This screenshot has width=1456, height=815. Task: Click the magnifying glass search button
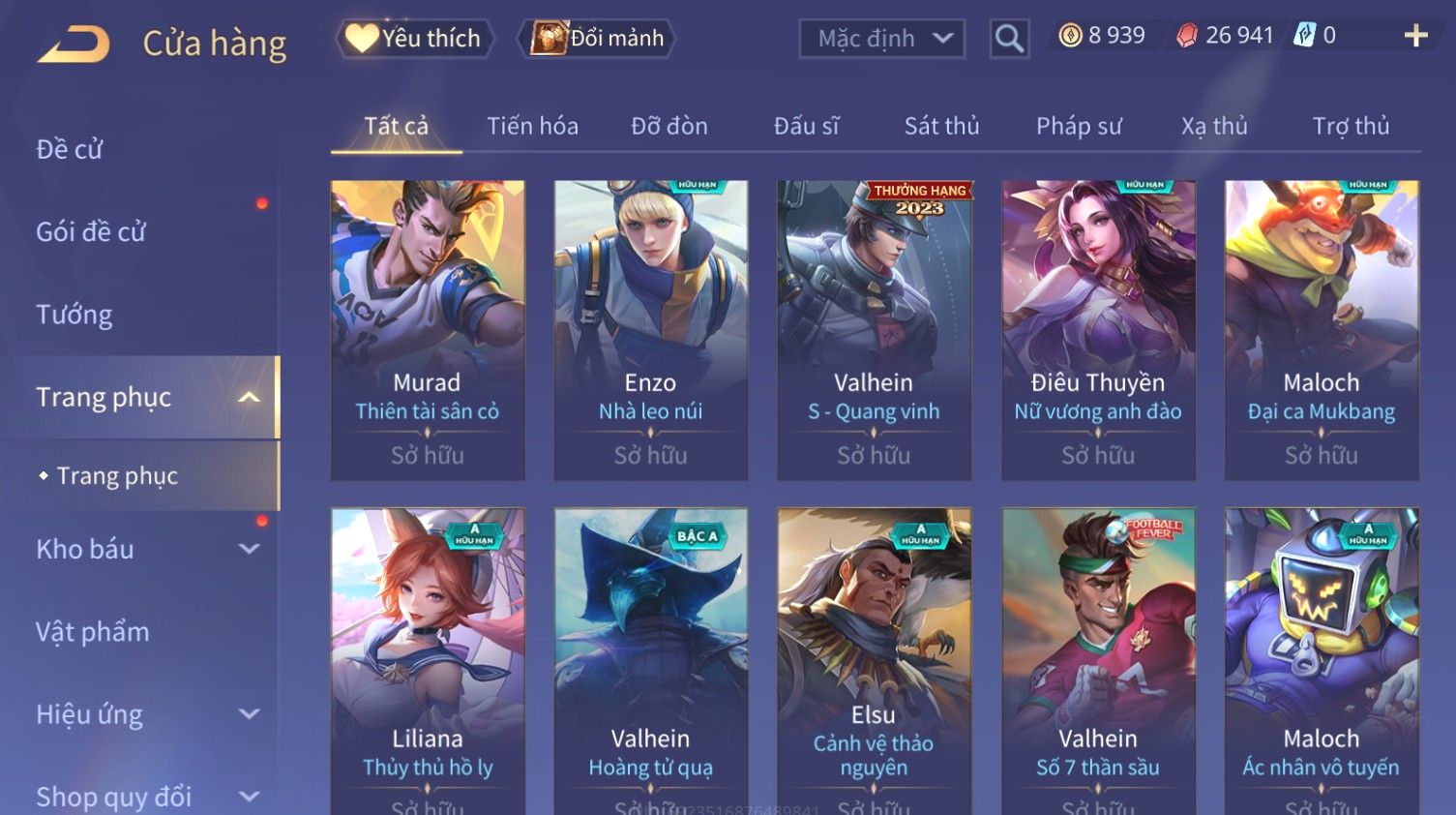click(x=1008, y=39)
